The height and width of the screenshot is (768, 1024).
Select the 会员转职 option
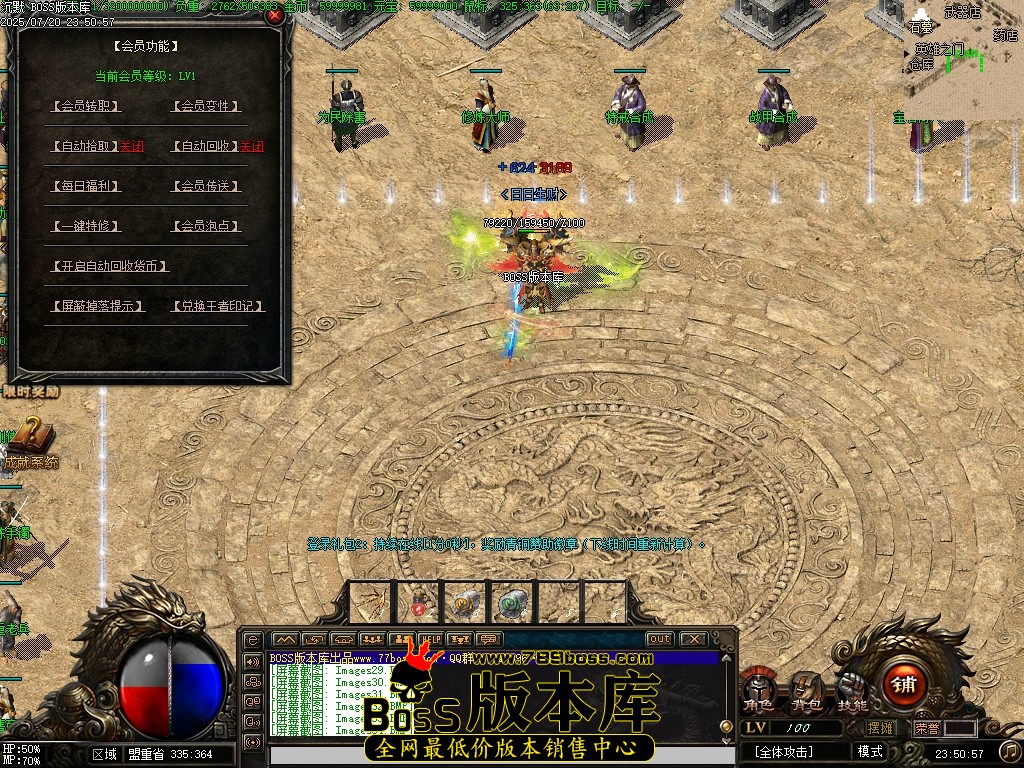pyautogui.click(x=86, y=106)
